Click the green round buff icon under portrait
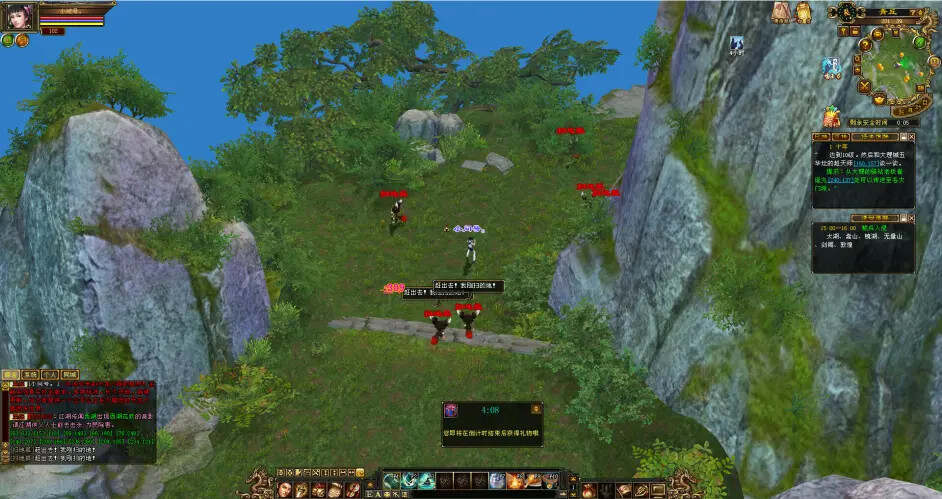This screenshot has height=499, width=942. click(x=8, y=40)
